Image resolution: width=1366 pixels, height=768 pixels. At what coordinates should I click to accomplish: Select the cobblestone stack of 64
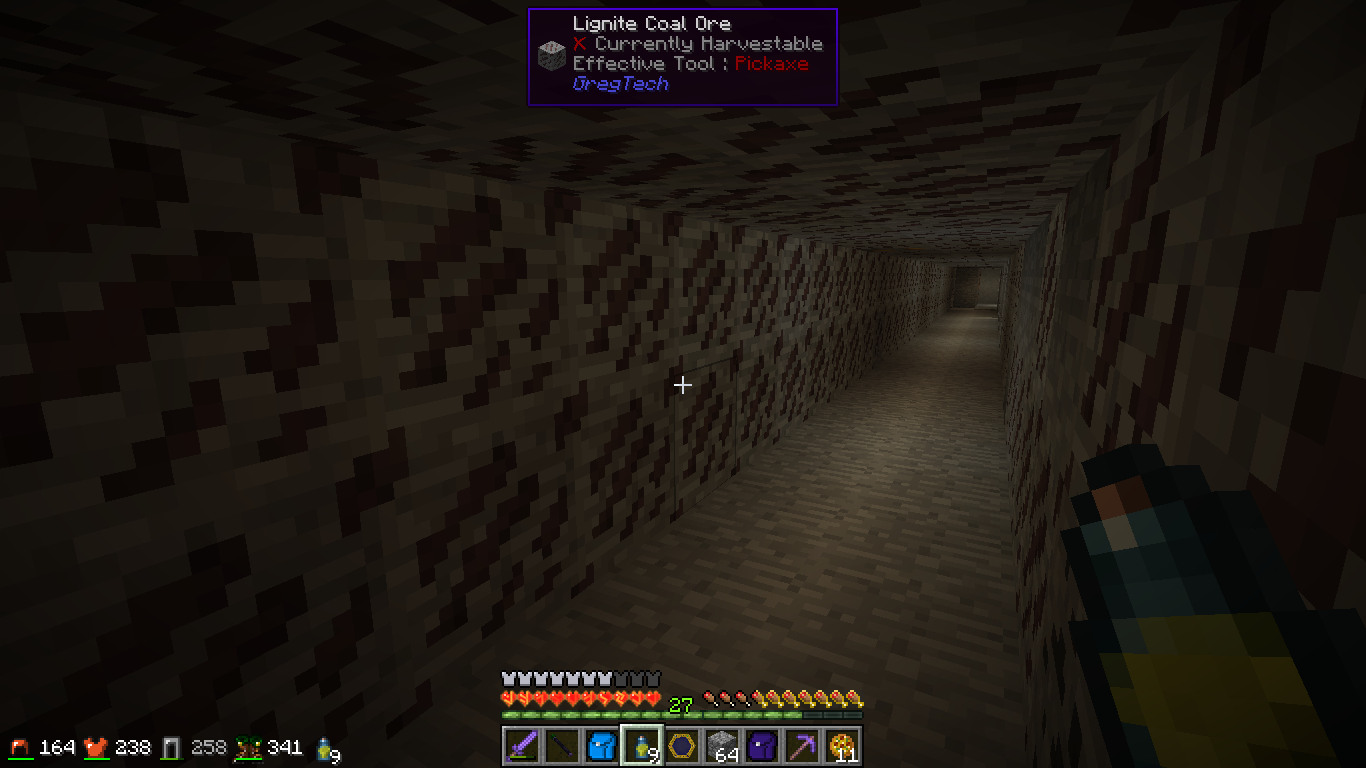[x=722, y=746]
